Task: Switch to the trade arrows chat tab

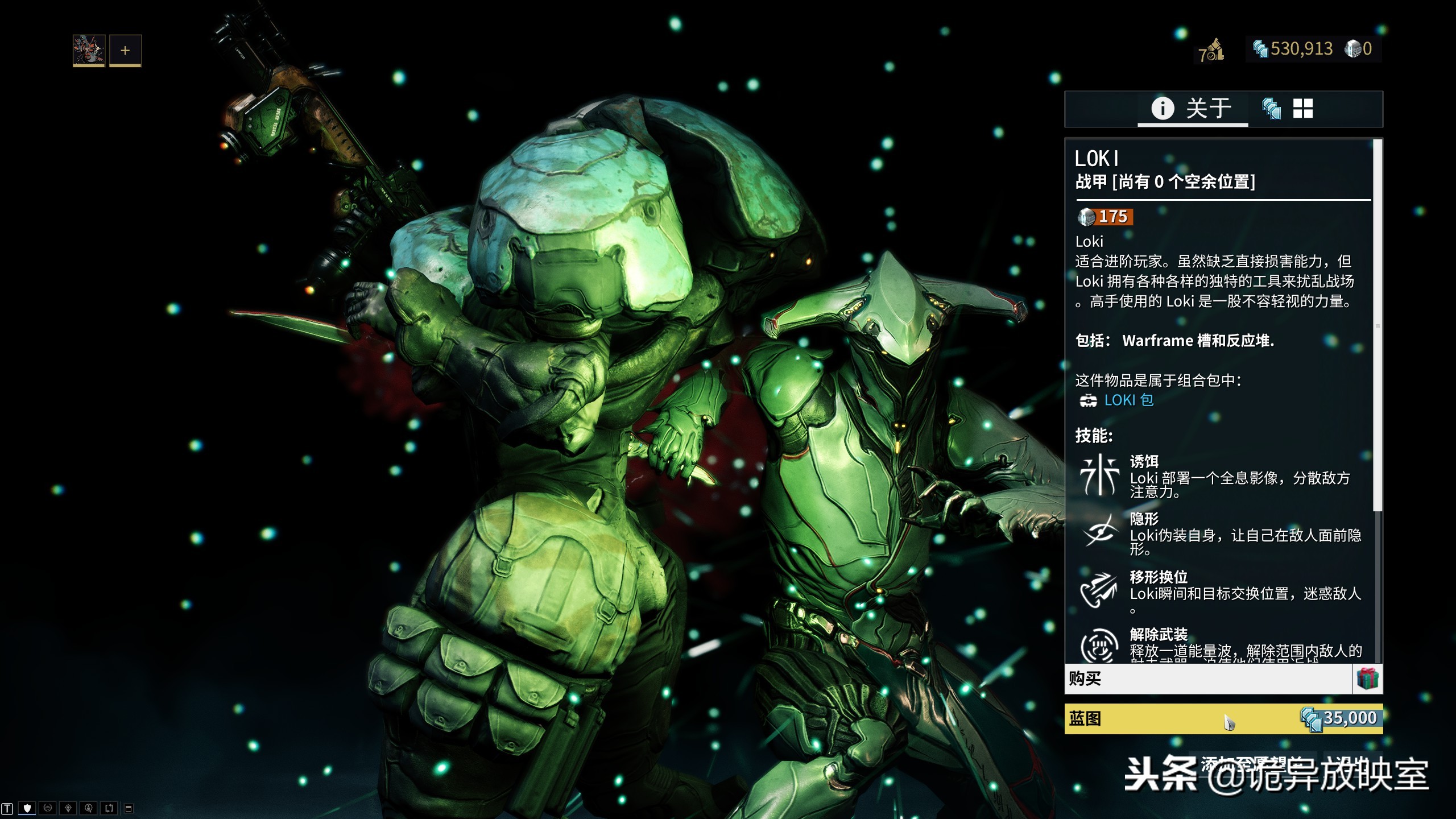Action: (109, 808)
